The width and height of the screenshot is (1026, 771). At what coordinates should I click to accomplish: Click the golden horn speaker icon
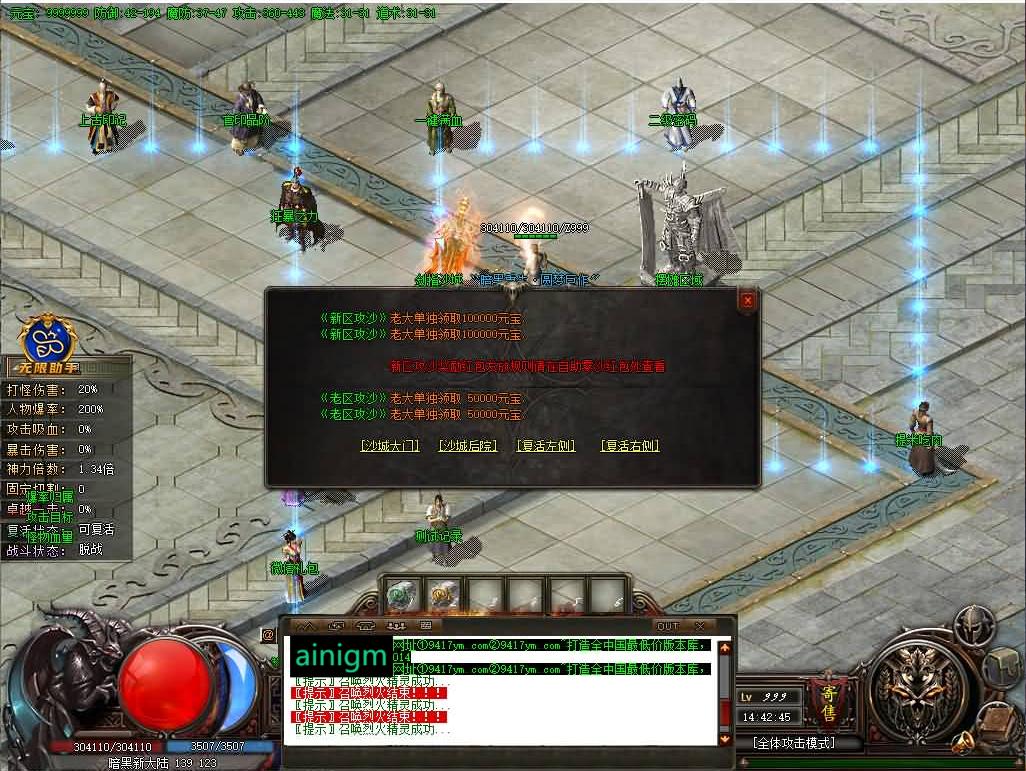point(964,741)
